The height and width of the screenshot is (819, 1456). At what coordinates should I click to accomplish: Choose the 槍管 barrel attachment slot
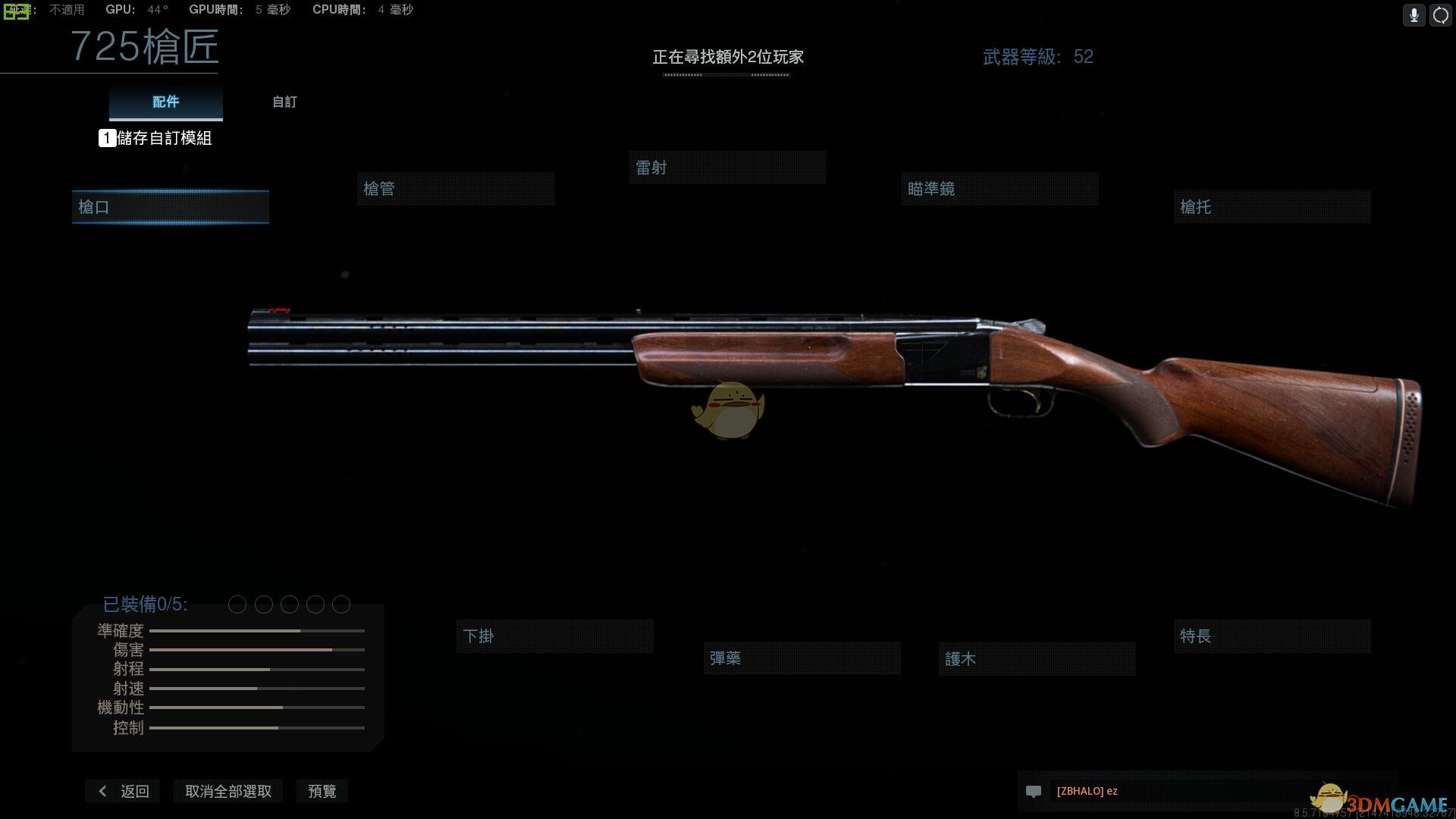point(455,189)
